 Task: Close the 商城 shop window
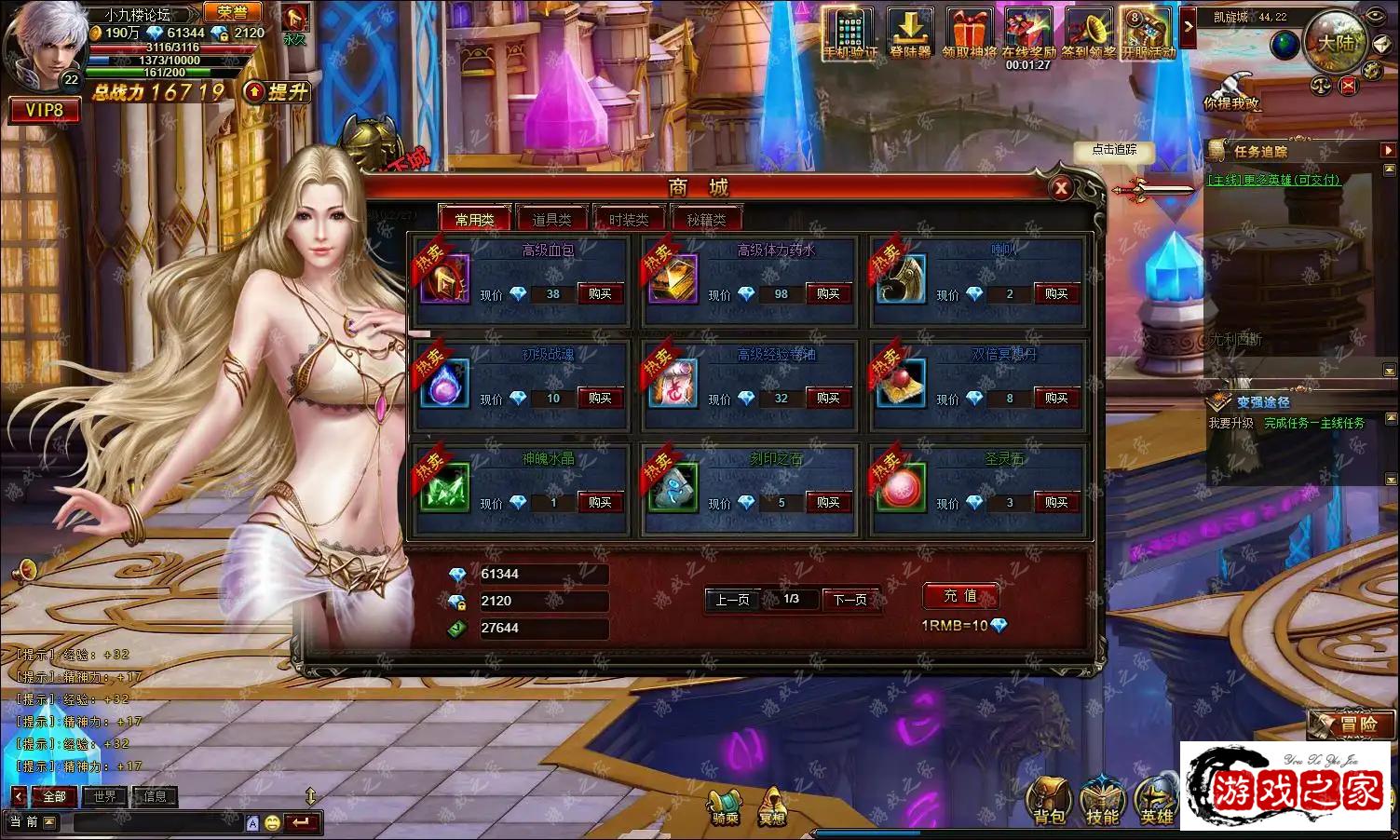[x=1060, y=189]
